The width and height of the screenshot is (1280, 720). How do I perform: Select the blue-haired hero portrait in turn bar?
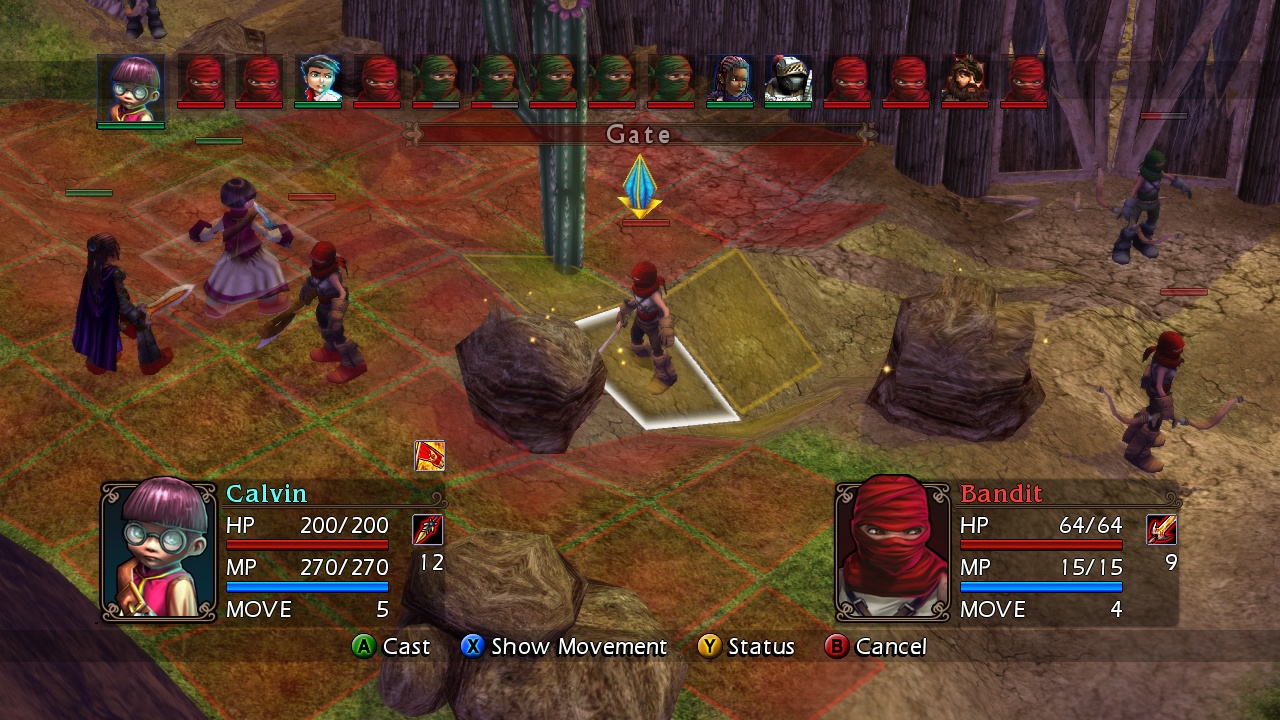coord(317,80)
